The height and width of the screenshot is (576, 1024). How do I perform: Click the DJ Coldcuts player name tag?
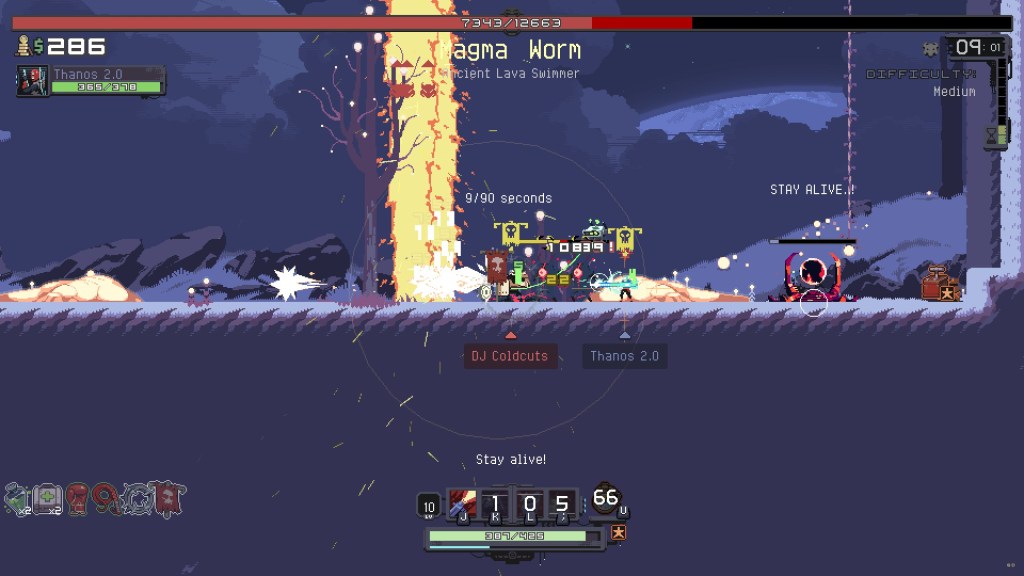pyautogui.click(x=511, y=356)
